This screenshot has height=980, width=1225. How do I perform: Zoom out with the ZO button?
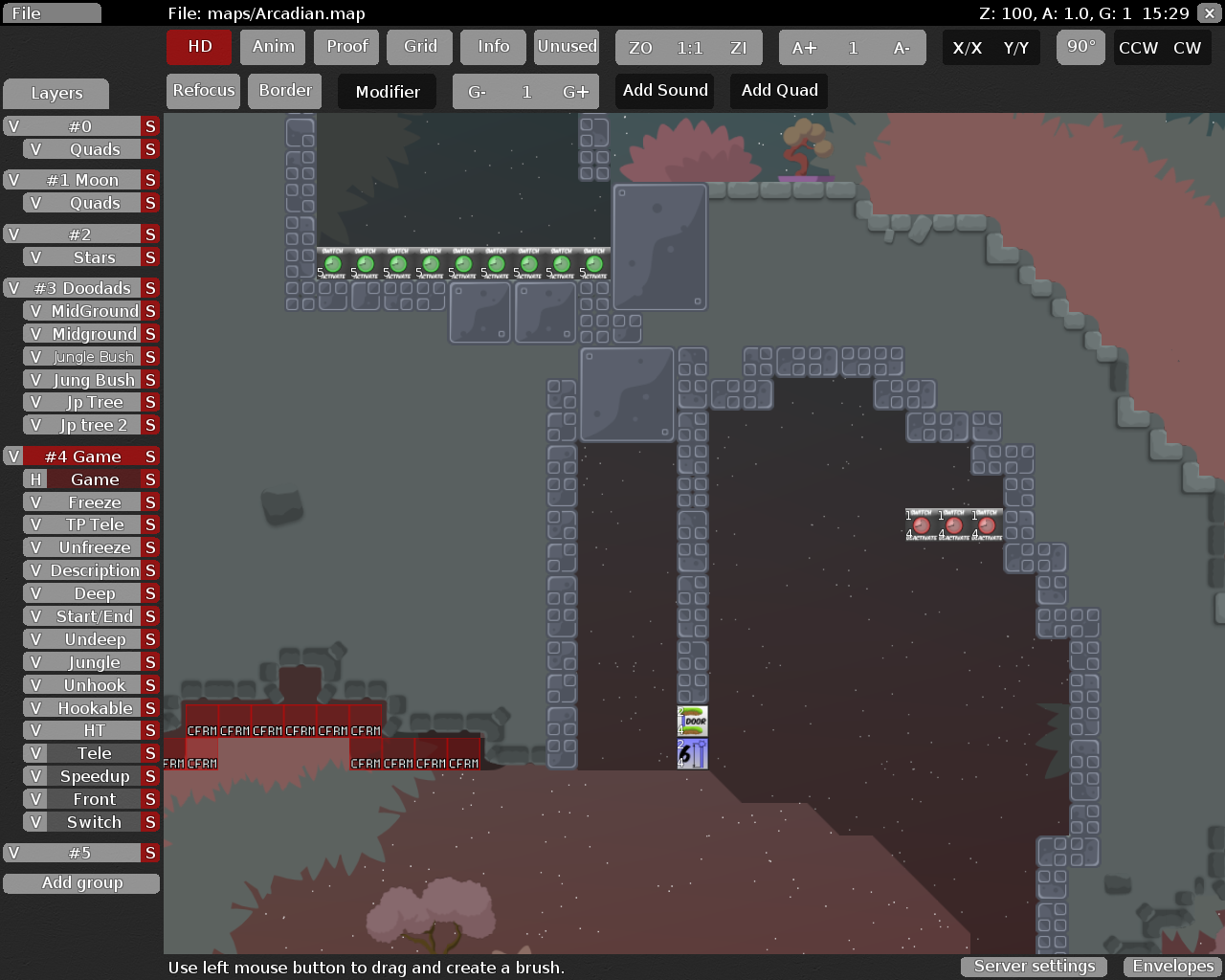(x=640, y=48)
